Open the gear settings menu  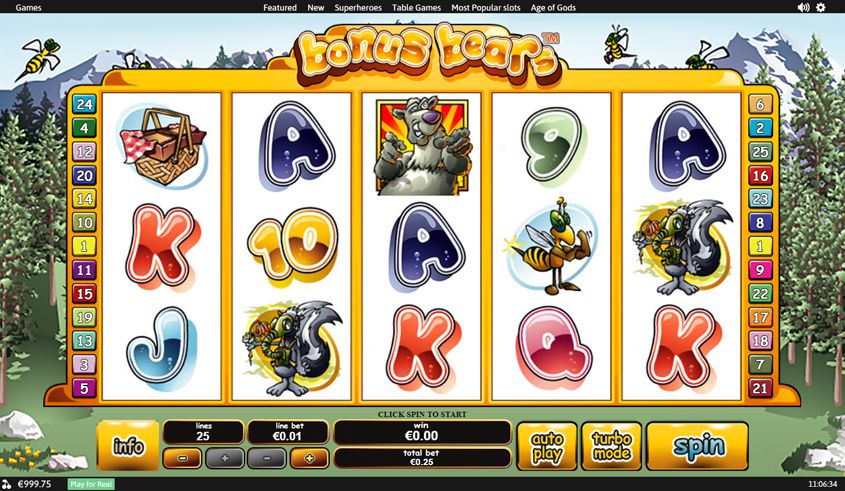(x=821, y=7)
